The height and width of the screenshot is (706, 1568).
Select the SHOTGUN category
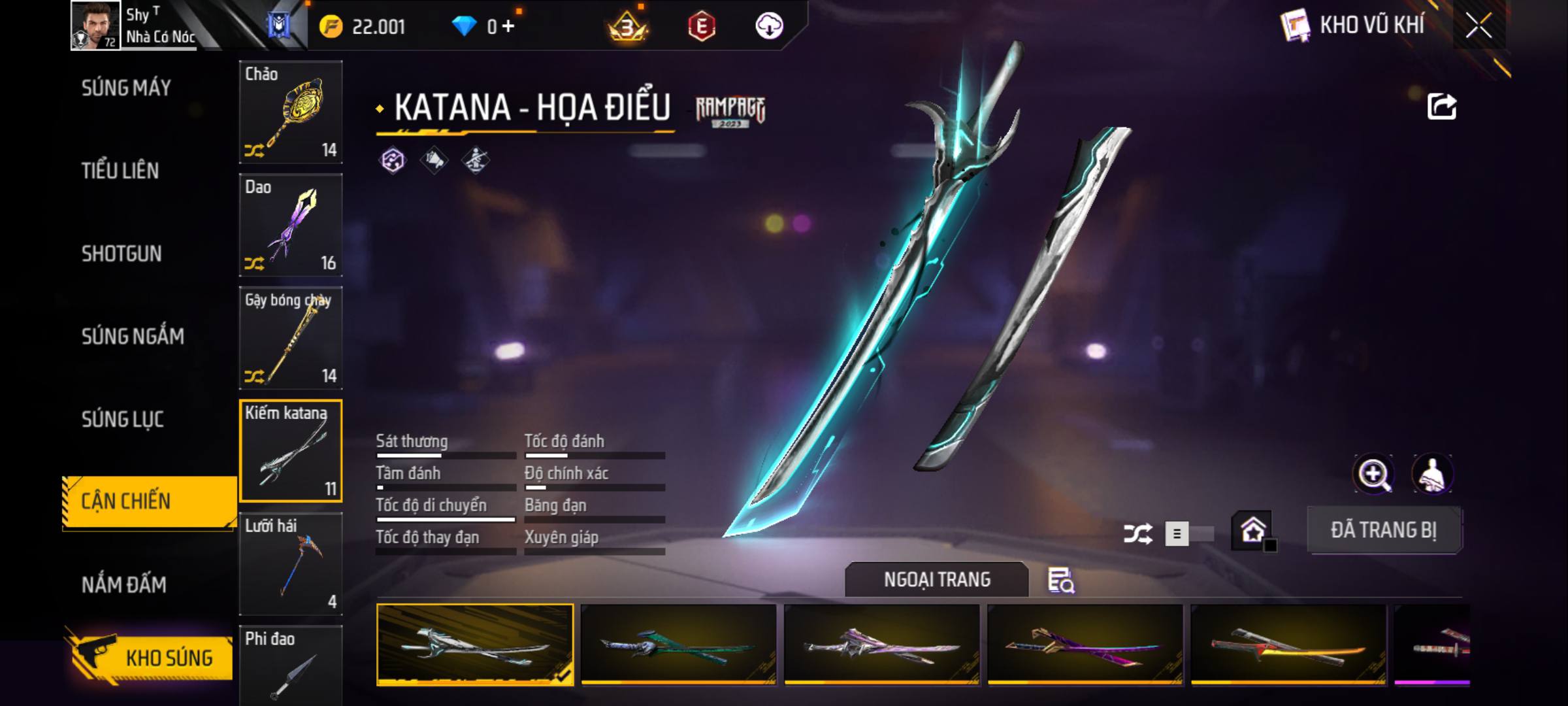click(x=122, y=254)
